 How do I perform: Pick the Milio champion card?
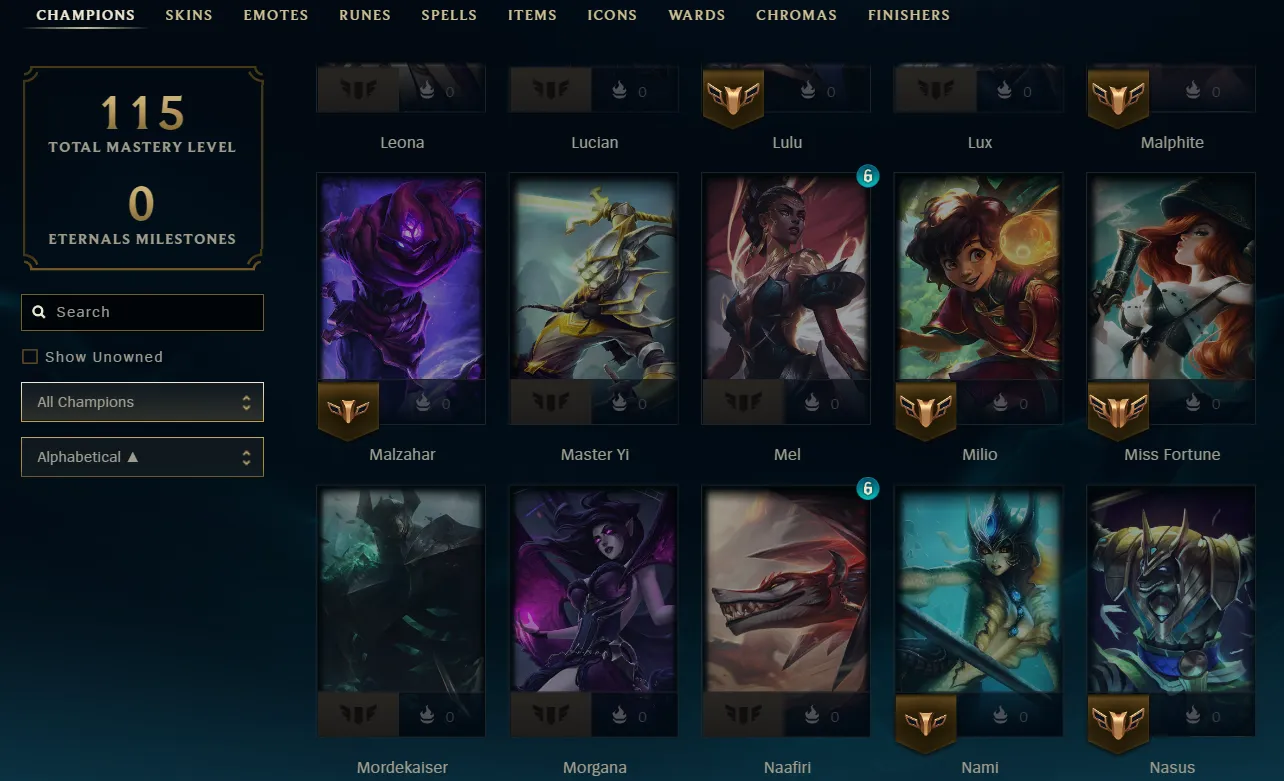coord(979,278)
